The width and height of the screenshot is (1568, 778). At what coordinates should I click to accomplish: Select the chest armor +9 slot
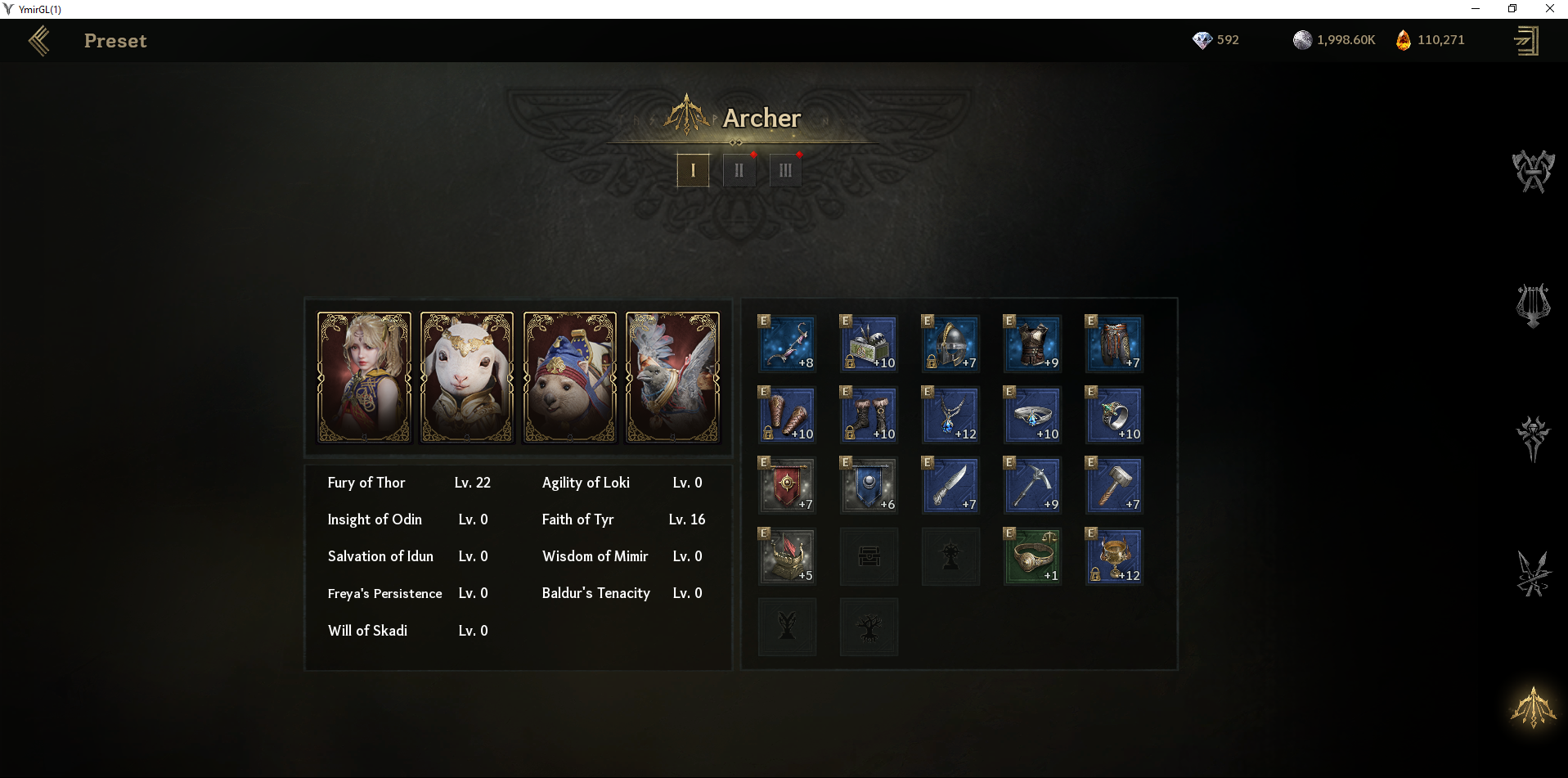point(1032,344)
